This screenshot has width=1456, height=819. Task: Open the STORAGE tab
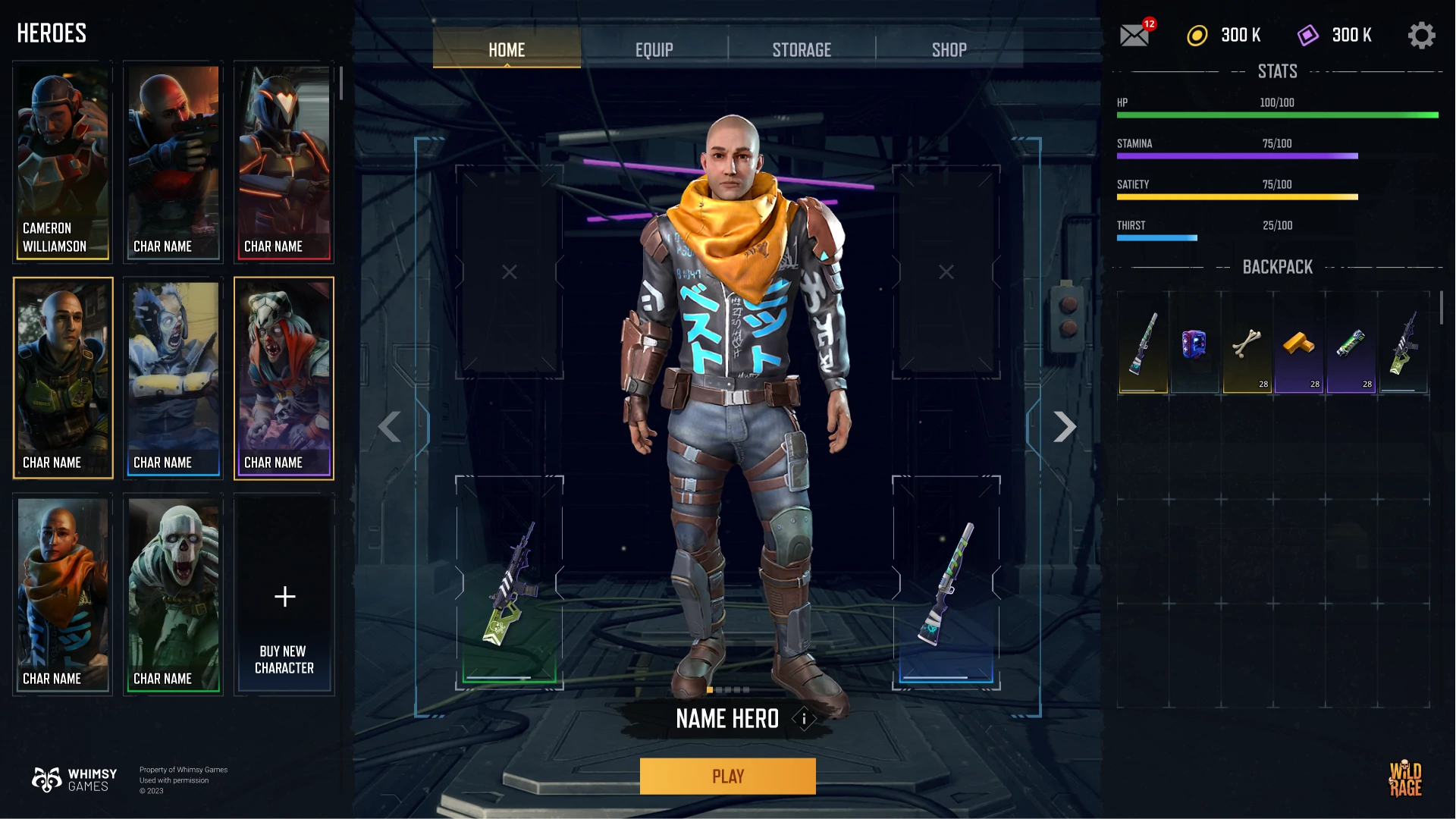(x=802, y=50)
